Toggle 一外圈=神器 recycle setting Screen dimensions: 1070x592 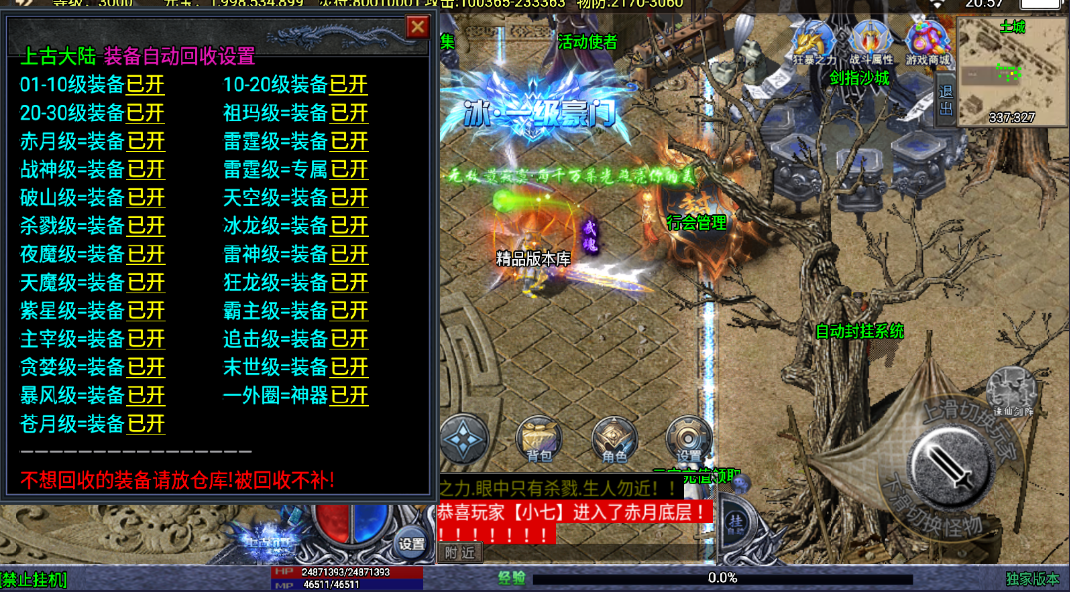[x=349, y=395]
